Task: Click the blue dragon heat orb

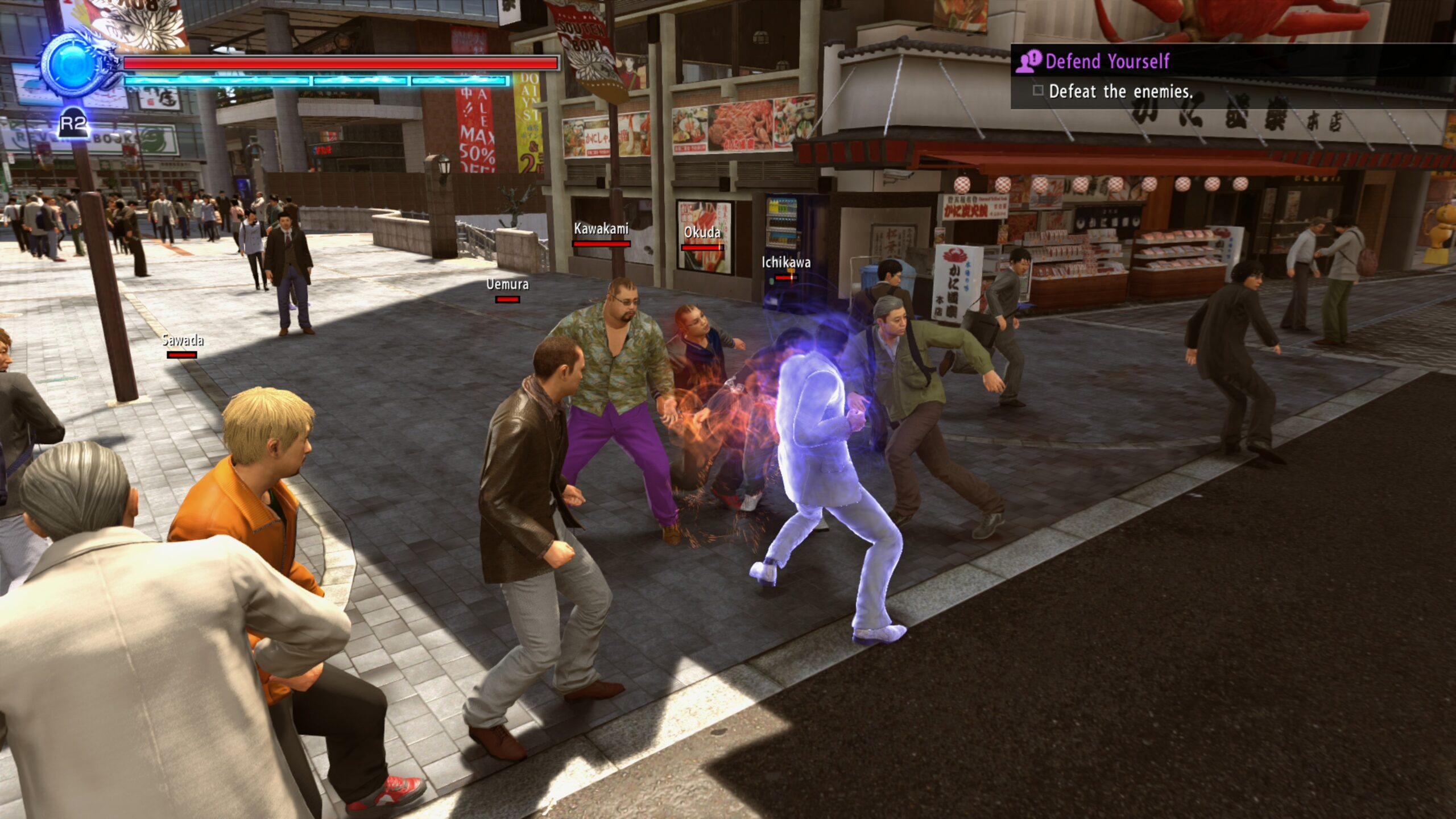Action: click(75, 65)
